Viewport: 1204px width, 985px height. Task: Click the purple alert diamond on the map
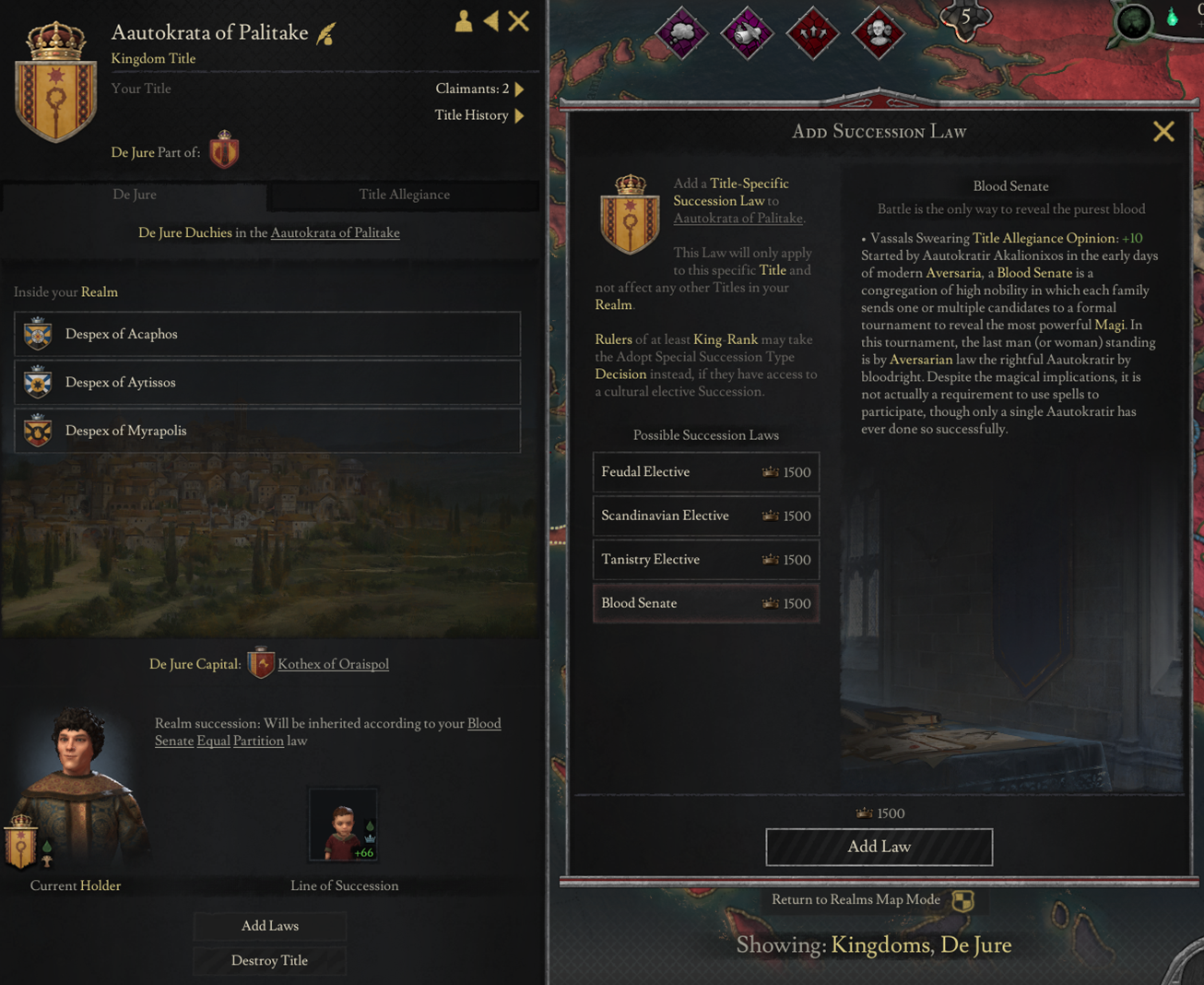coord(680,34)
